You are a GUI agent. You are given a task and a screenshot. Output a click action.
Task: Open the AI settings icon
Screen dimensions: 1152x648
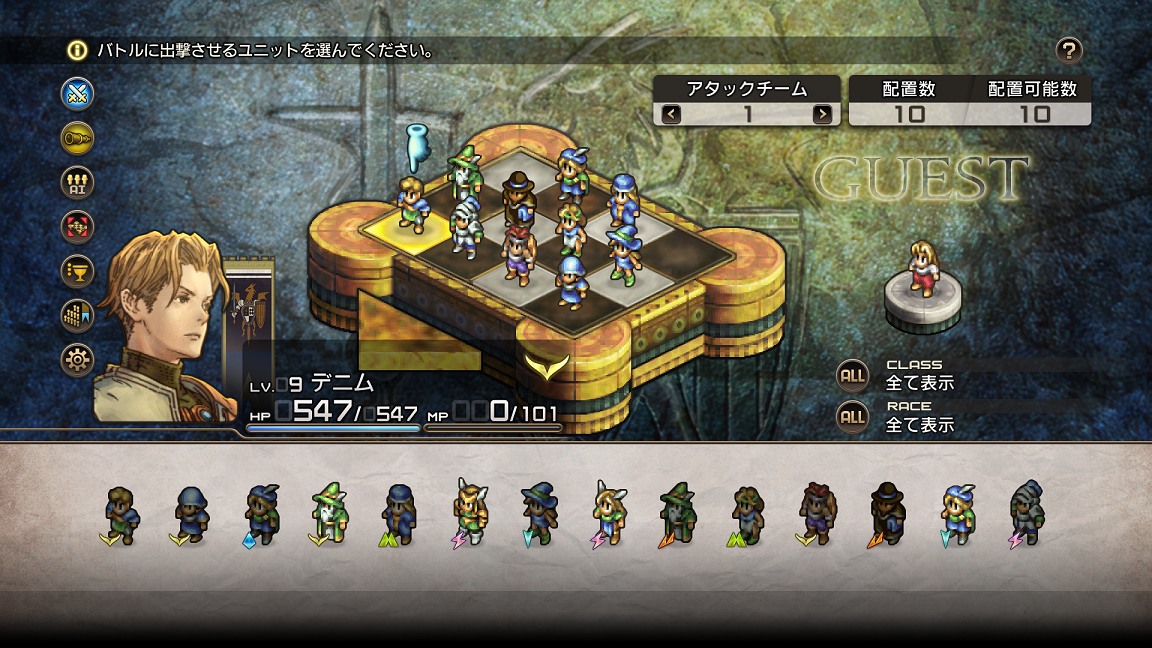pyautogui.click(x=77, y=182)
